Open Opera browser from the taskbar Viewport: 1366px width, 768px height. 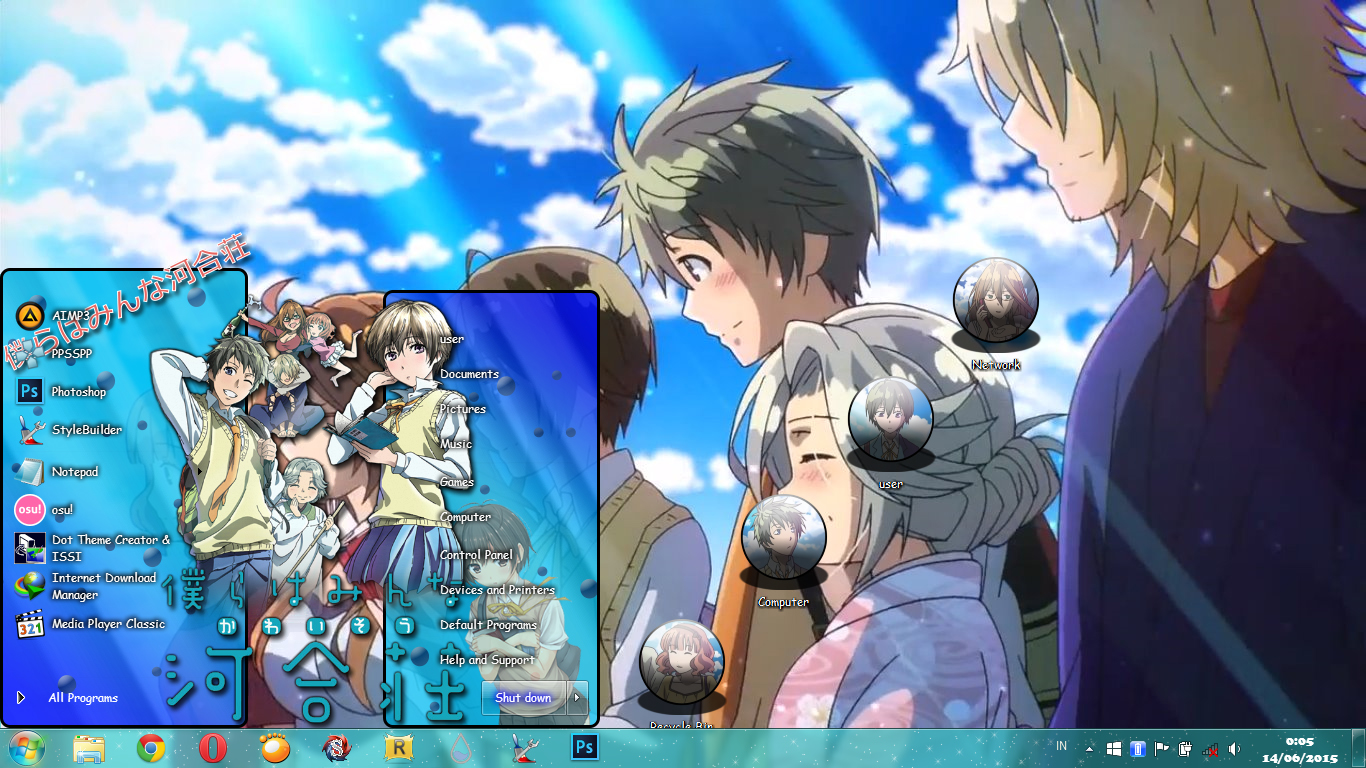pyautogui.click(x=213, y=750)
